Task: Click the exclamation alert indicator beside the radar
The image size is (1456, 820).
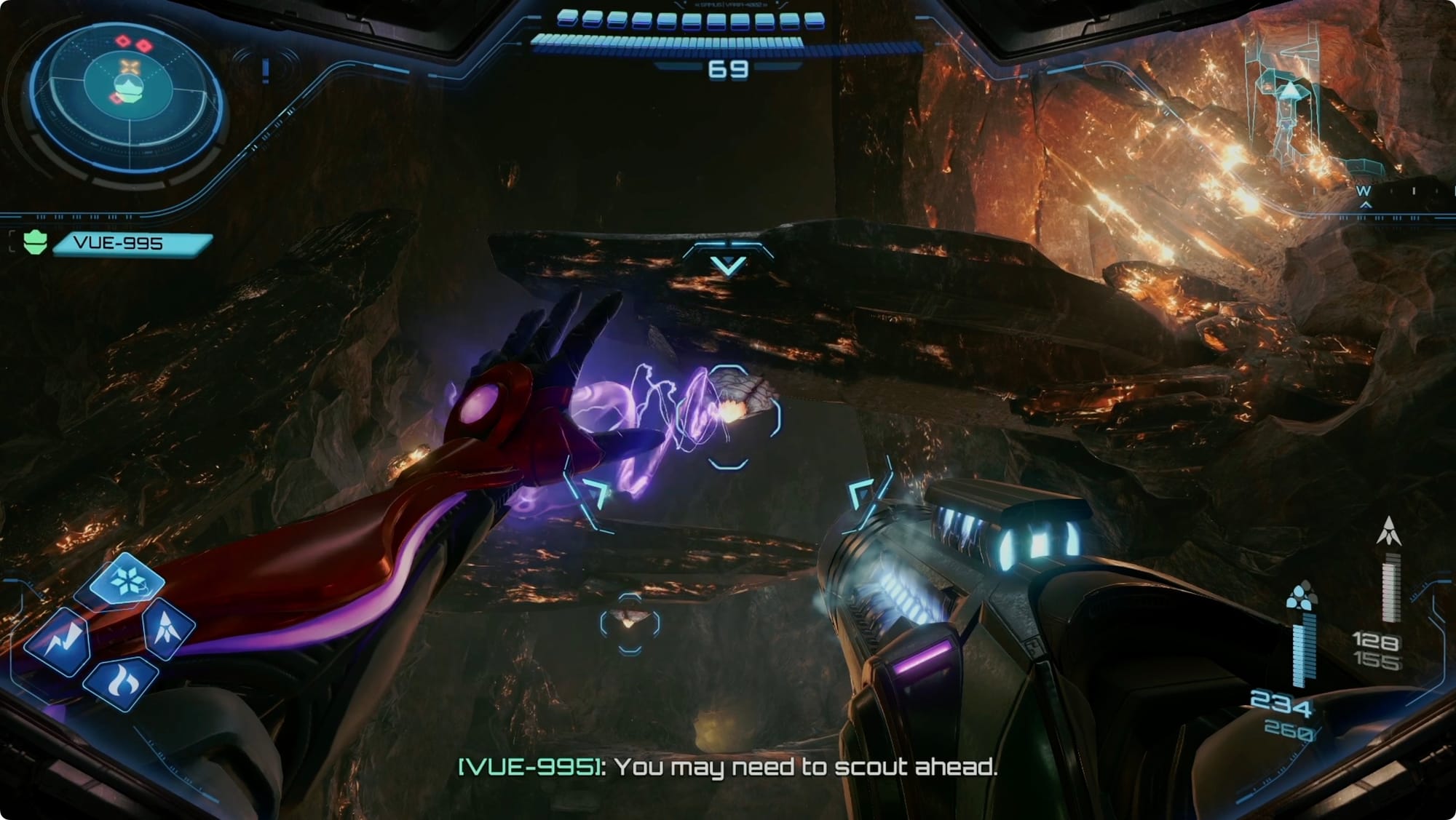Action: click(266, 71)
